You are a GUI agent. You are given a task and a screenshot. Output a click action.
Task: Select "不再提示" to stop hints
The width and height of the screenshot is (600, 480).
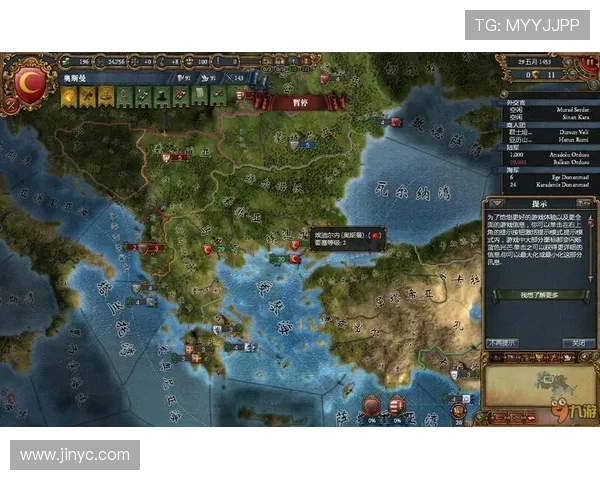pyautogui.click(x=502, y=343)
